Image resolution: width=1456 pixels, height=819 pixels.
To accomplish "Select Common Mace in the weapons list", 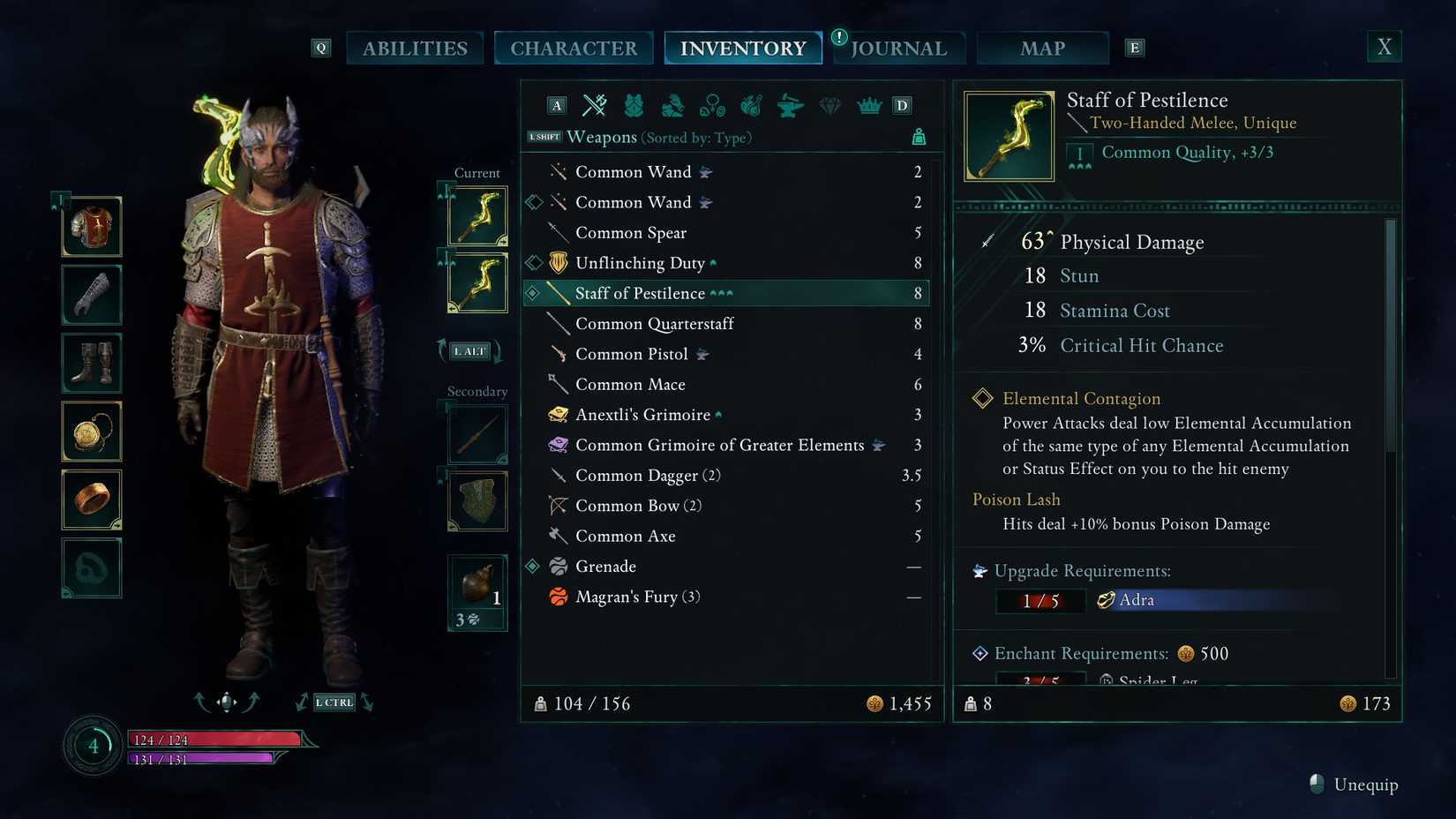I will pos(630,384).
